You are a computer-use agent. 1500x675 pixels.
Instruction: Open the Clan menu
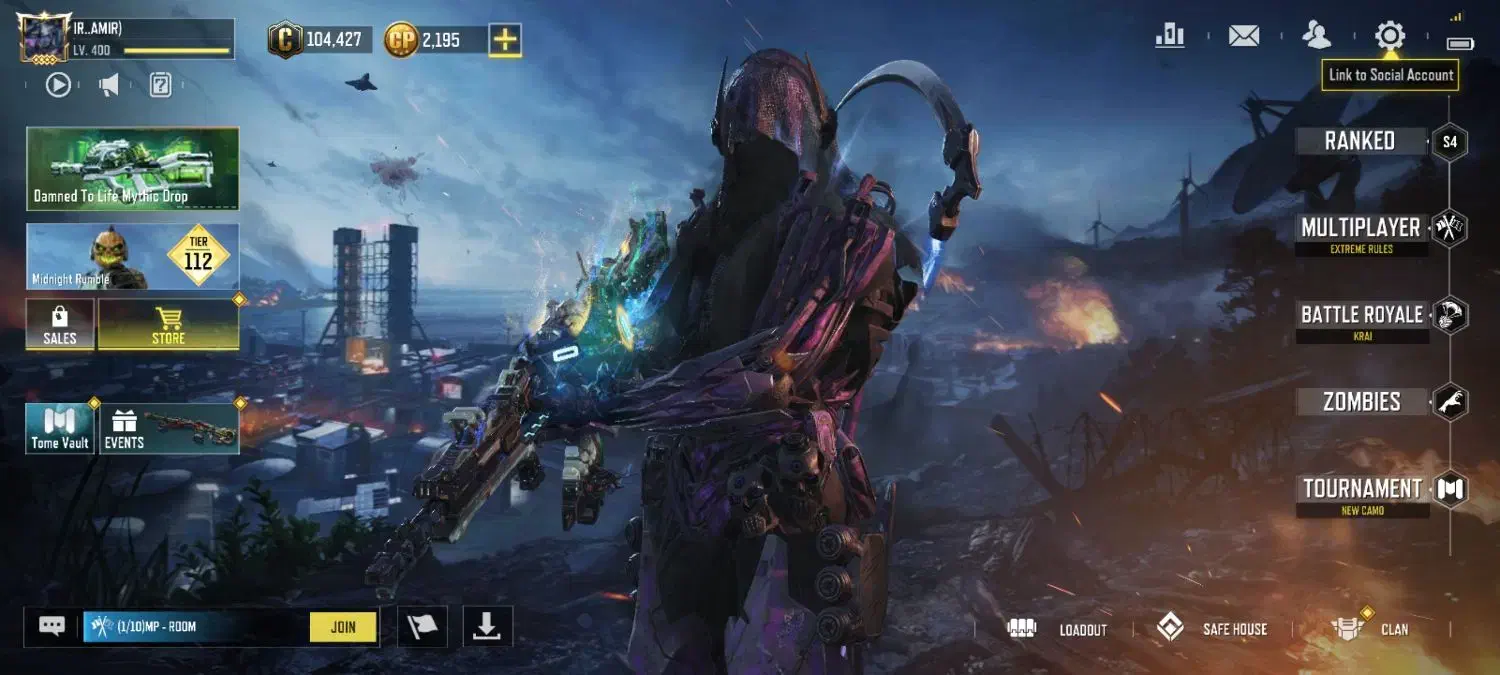pos(1371,629)
